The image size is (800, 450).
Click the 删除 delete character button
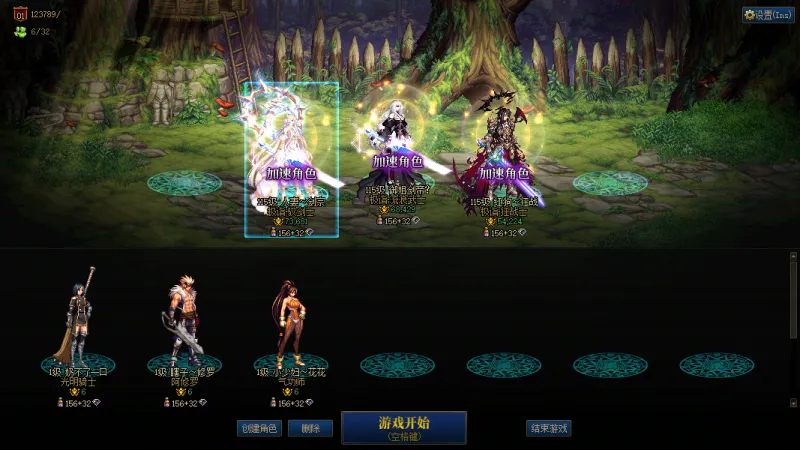click(310, 428)
